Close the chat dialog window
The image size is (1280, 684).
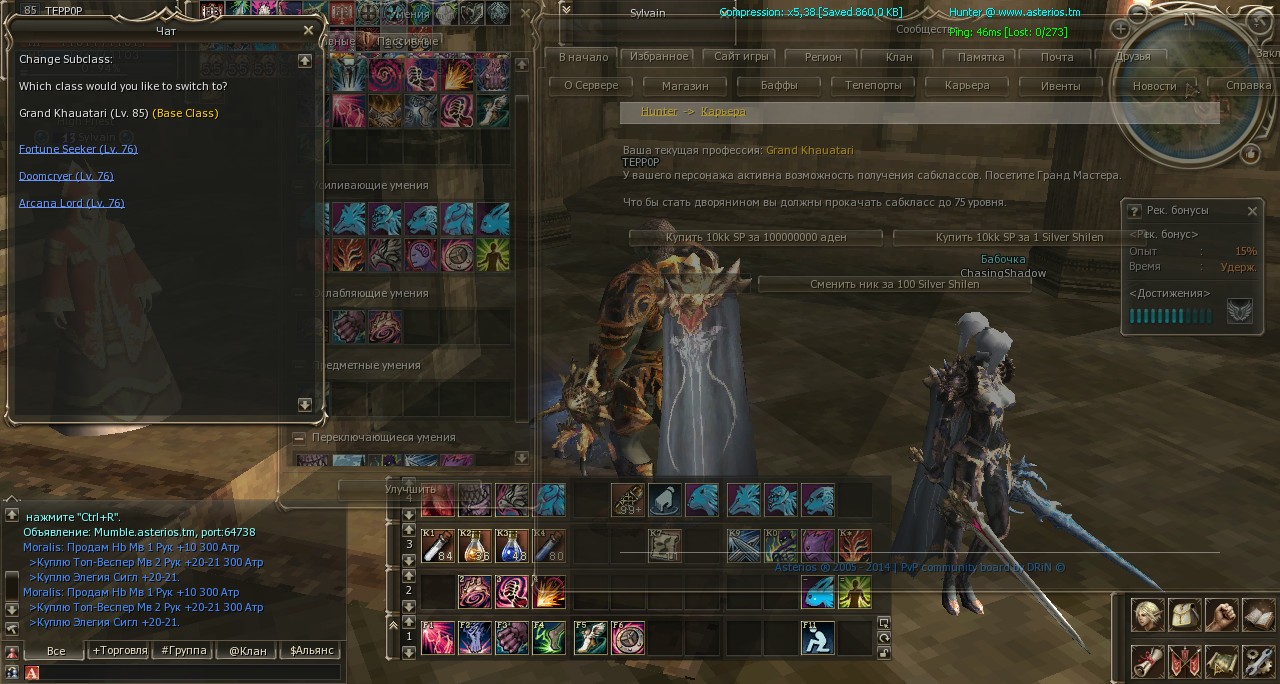tap(308, 31)
